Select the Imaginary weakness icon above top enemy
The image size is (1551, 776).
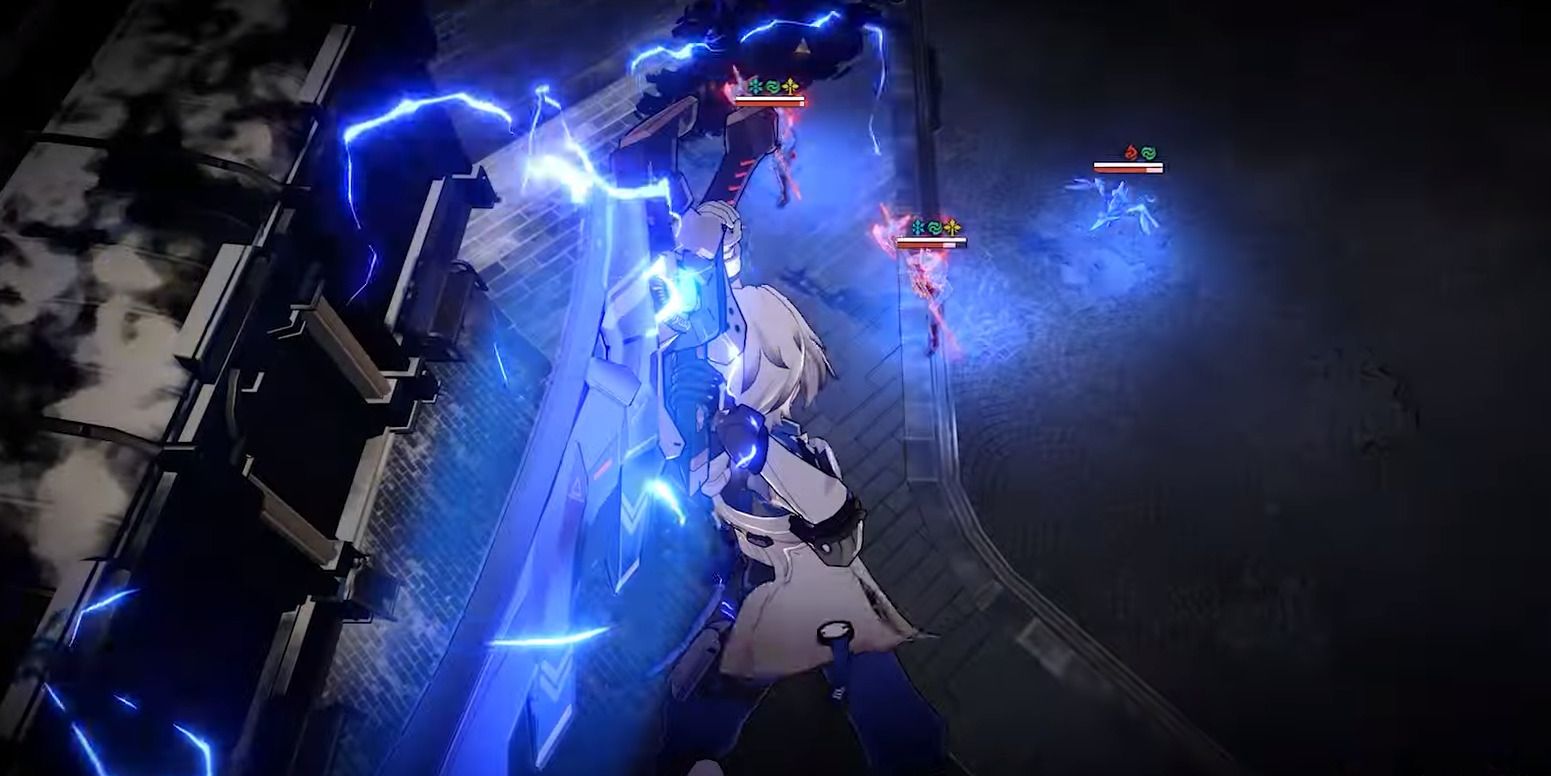click(x=791, y=84)
